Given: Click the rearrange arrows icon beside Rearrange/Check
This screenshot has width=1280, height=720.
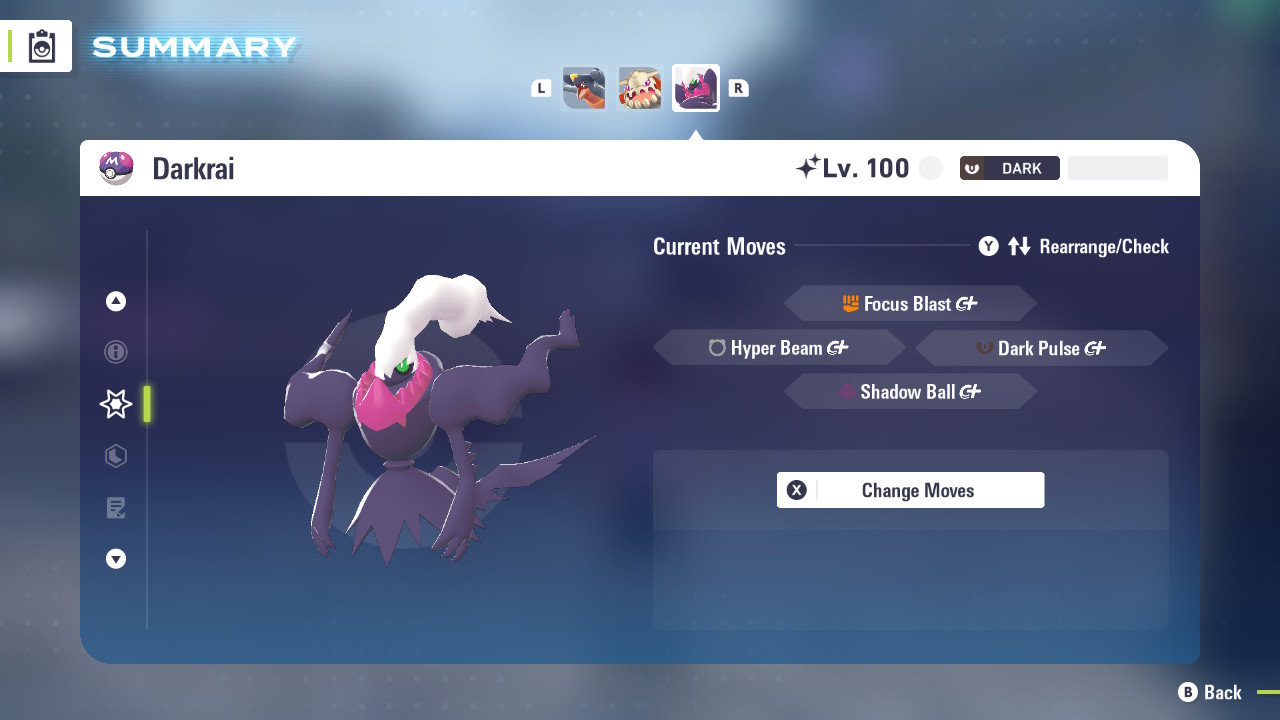Looking at the screenshot, I should (x=1019, y=246).
